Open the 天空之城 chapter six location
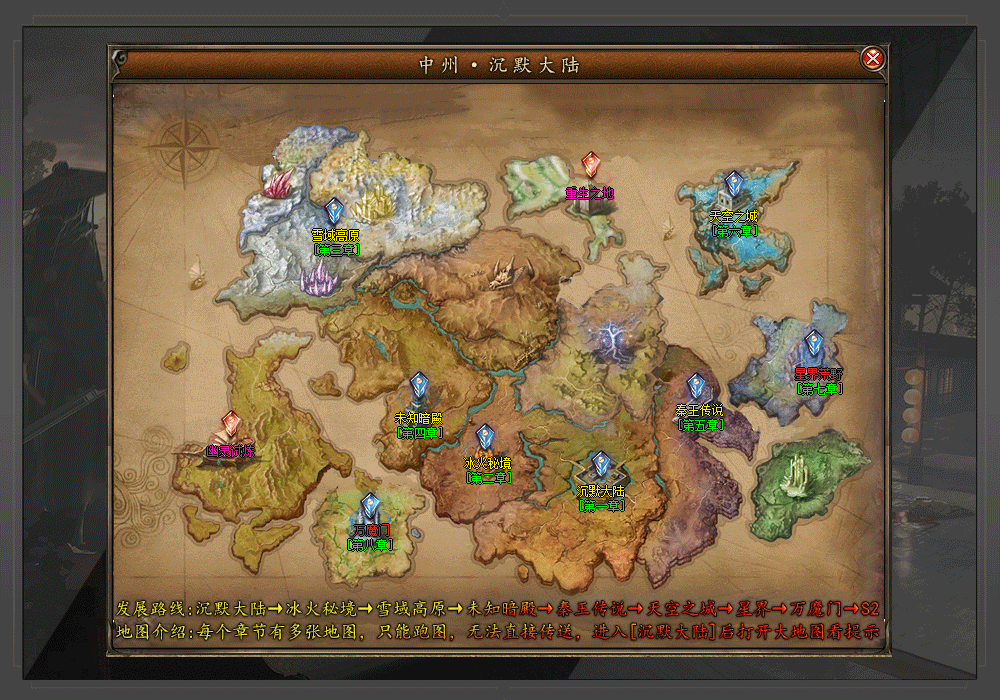The height and width of the screenshot is (700, 1000). 734,185
